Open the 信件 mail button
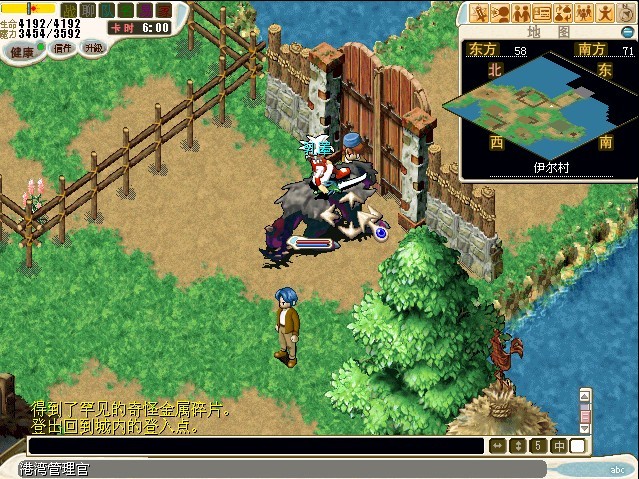The width and height of the screenshot is (639, 479). point(62,49)
